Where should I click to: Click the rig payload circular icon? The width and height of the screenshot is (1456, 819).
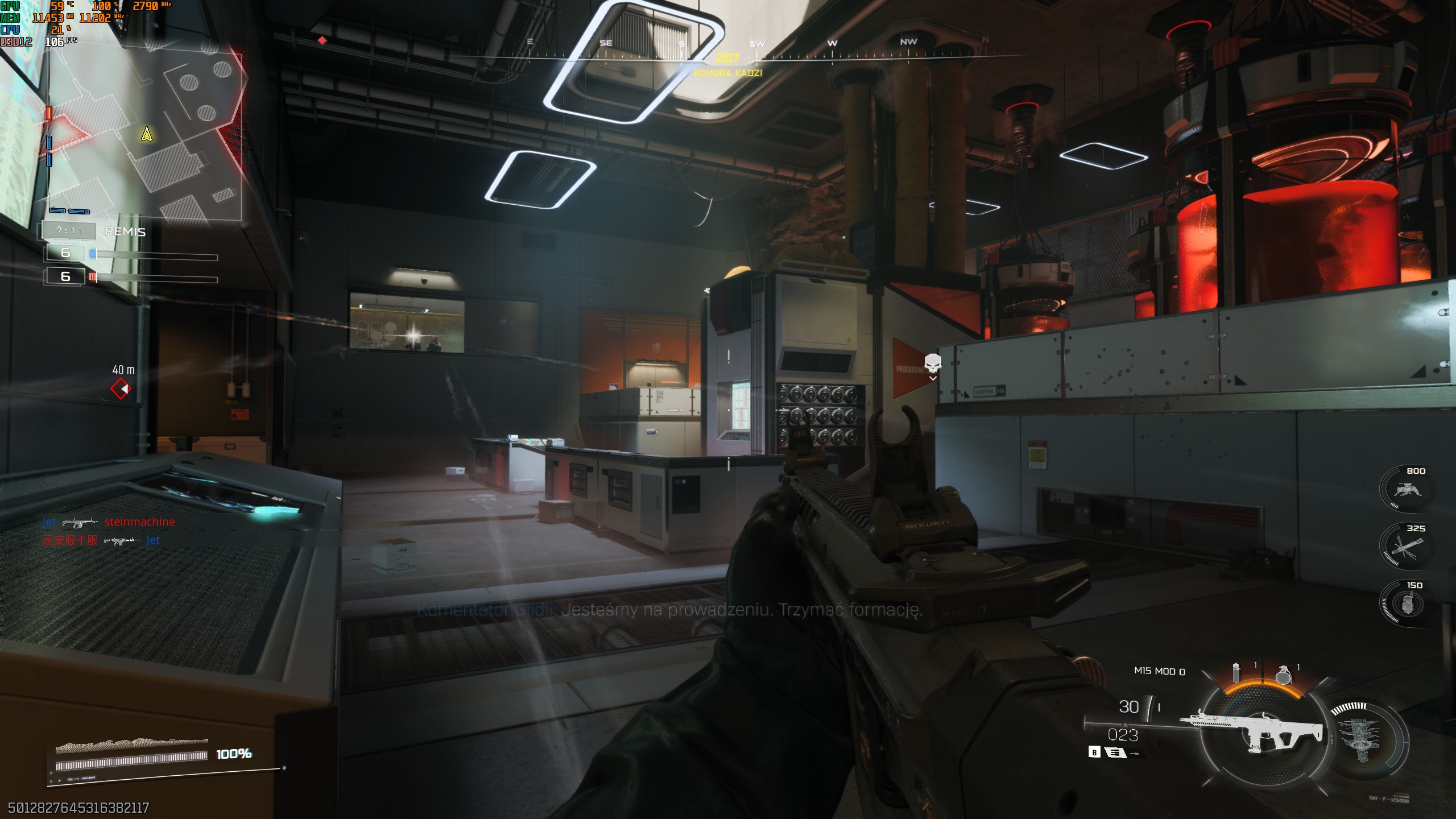tap(1365, 737)
